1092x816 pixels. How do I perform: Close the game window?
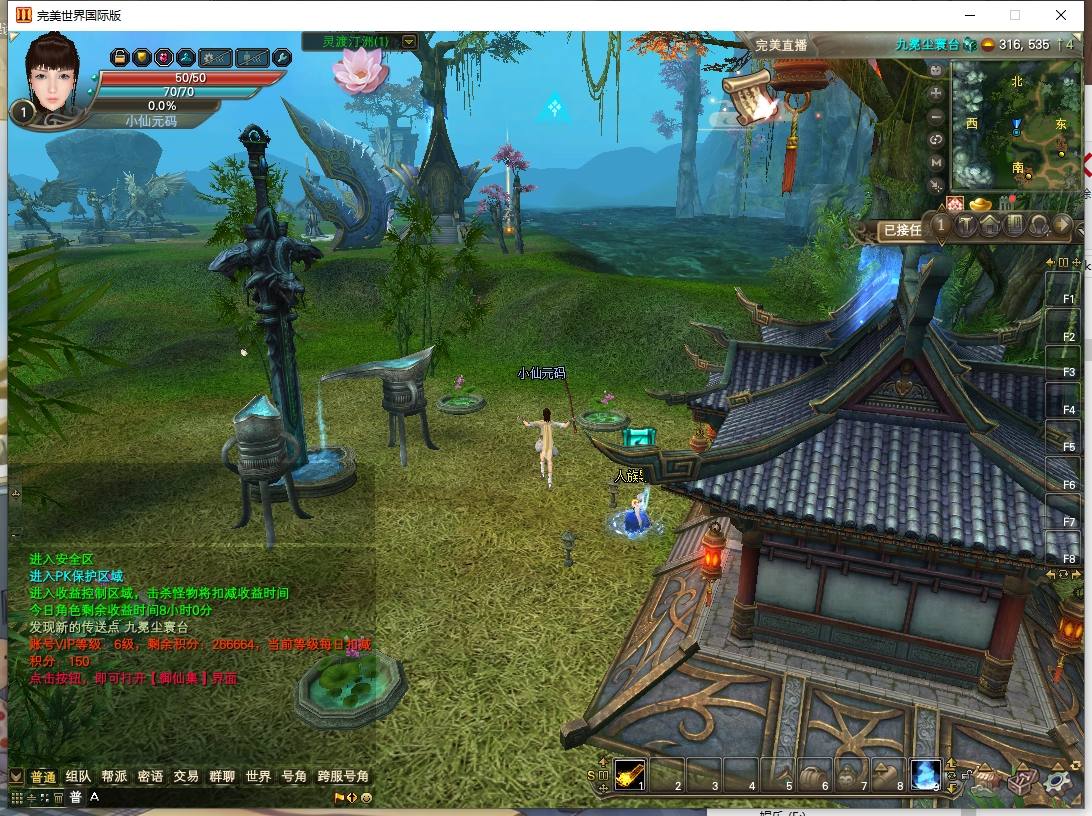point(1061,15)
